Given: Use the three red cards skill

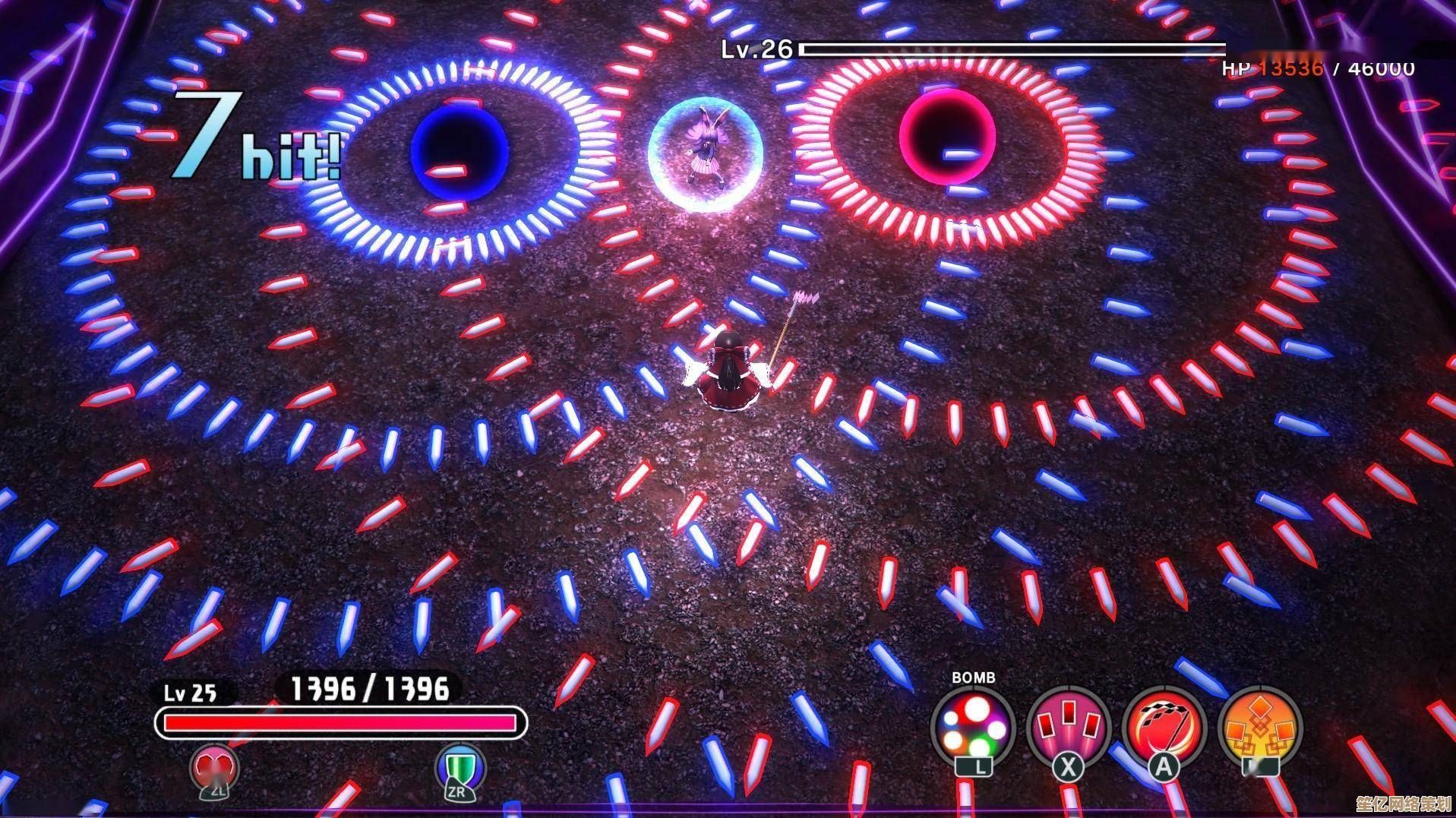Looking at the screenshot, I should 1068,728.
